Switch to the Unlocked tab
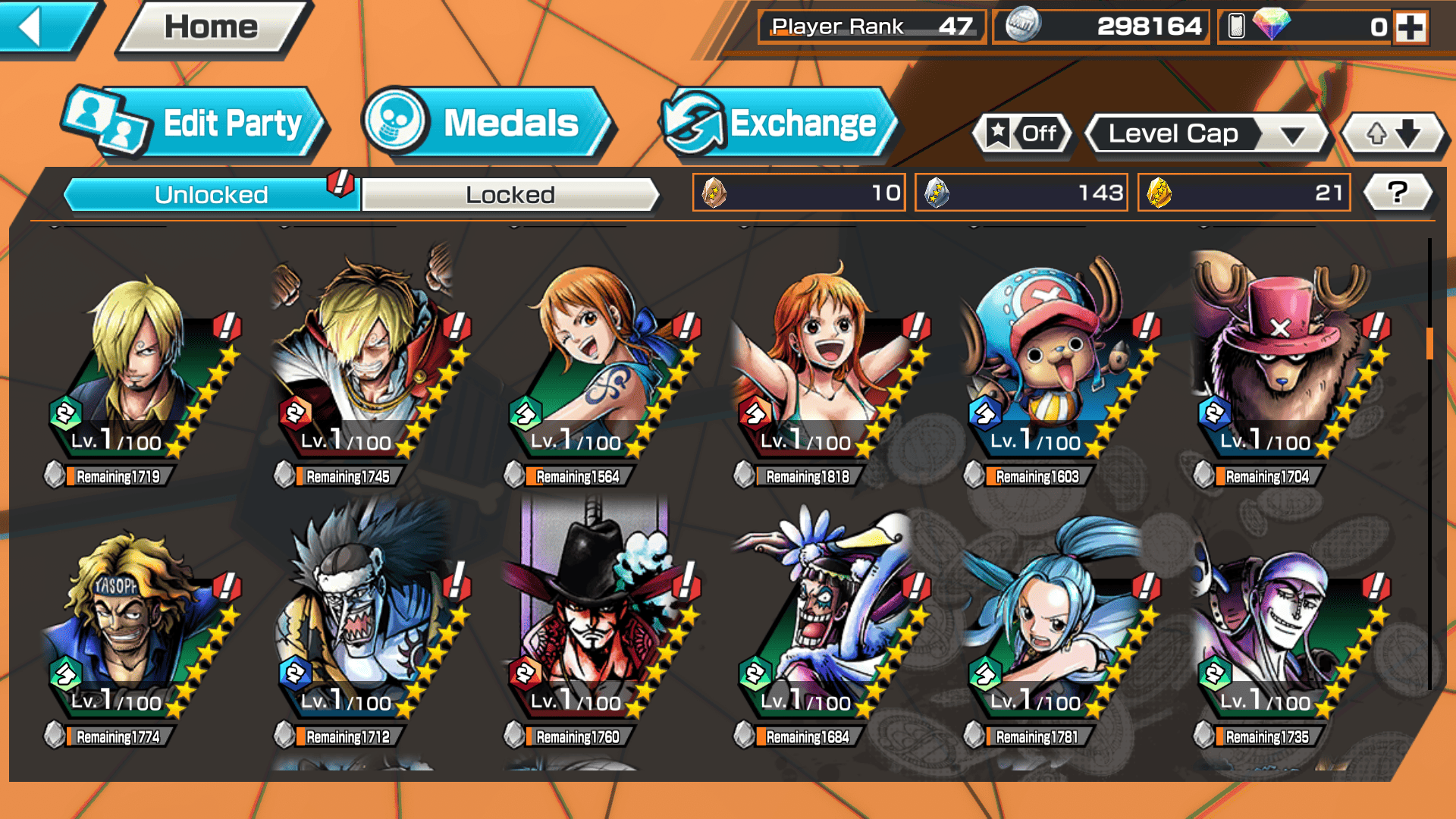This screenshot has height=819, width=1456. click(210, 195)
